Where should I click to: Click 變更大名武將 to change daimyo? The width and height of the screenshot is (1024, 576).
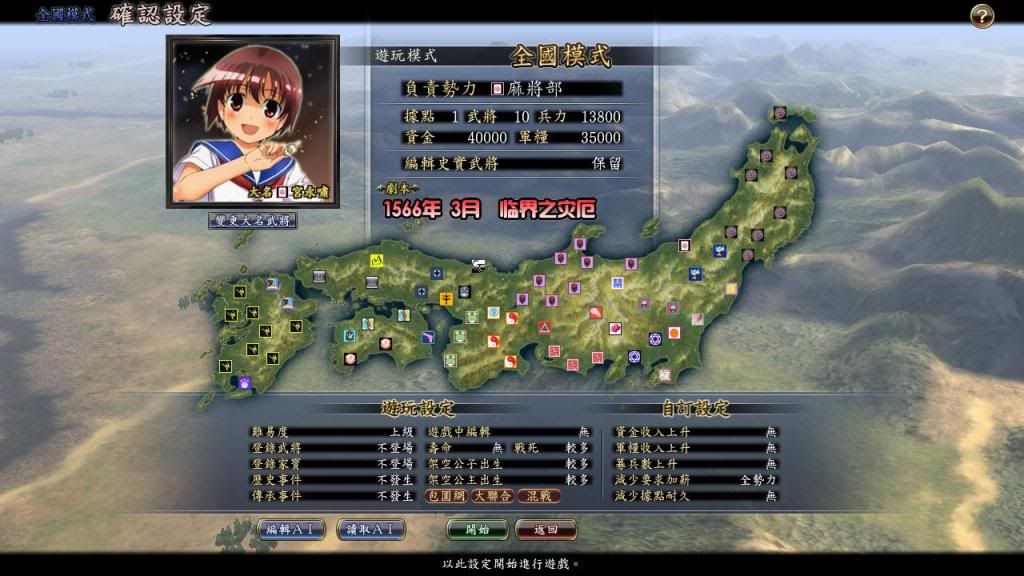(x=252, y=220)
